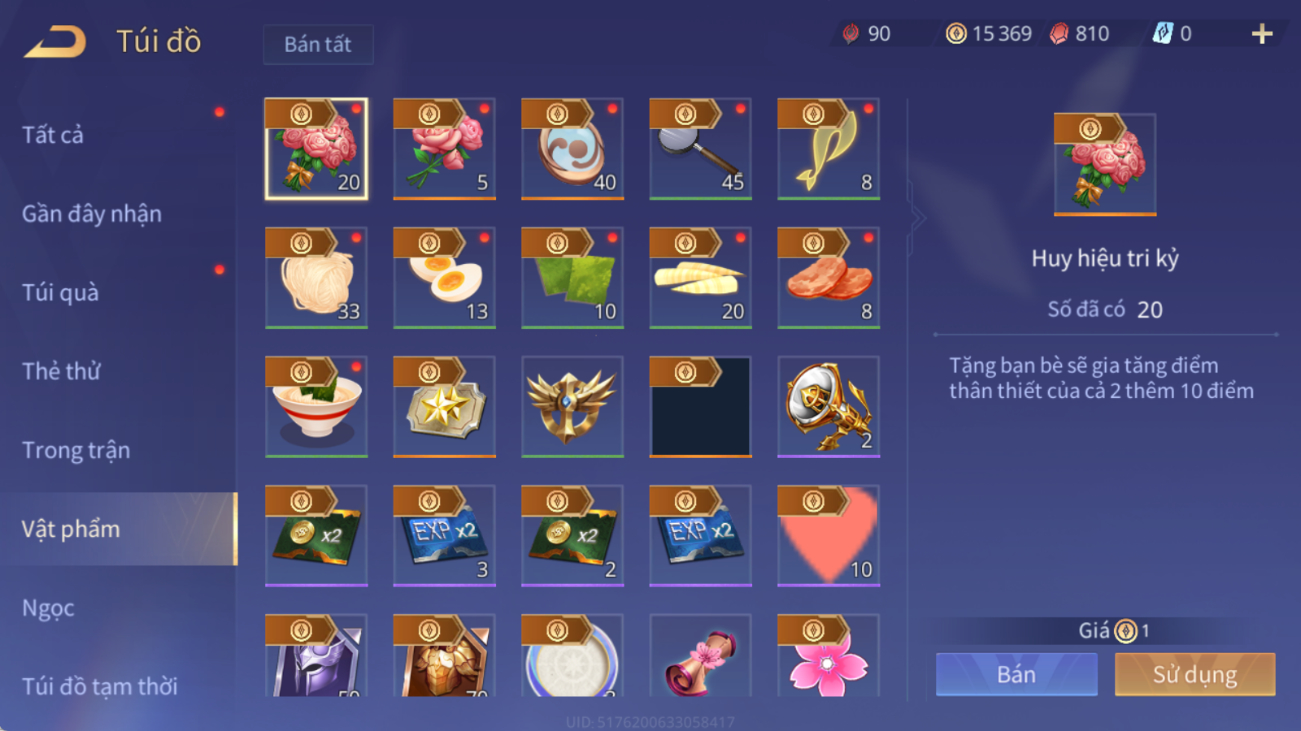Switch to the "Trong trận" tab
The width and height of the screenshot is (1301, 731).
(76, 451)
